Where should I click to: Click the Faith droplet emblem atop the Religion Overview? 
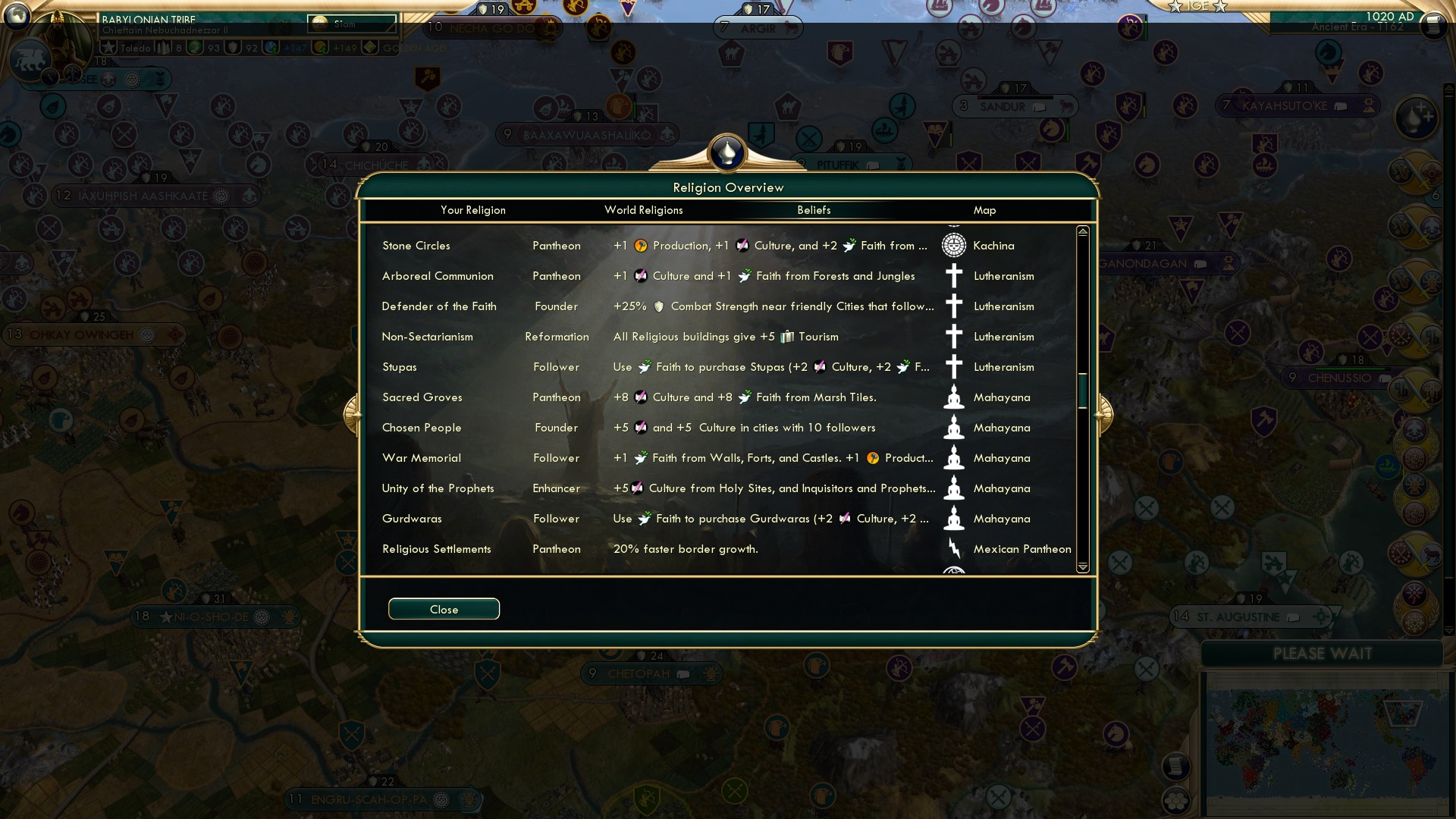(x=726, y=151)
